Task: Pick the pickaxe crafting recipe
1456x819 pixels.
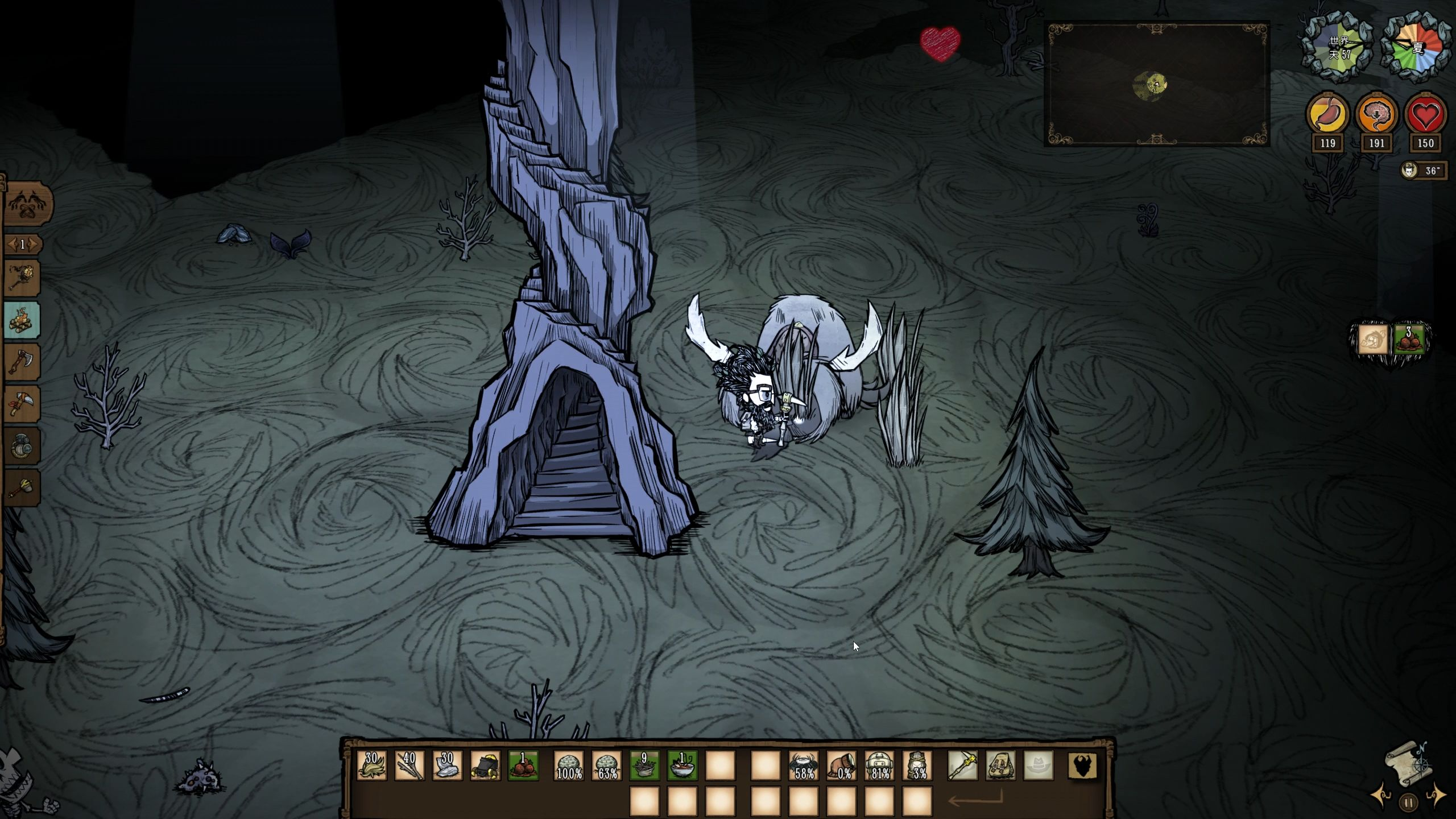Action: pyautogui.click(x=23, y=404)
